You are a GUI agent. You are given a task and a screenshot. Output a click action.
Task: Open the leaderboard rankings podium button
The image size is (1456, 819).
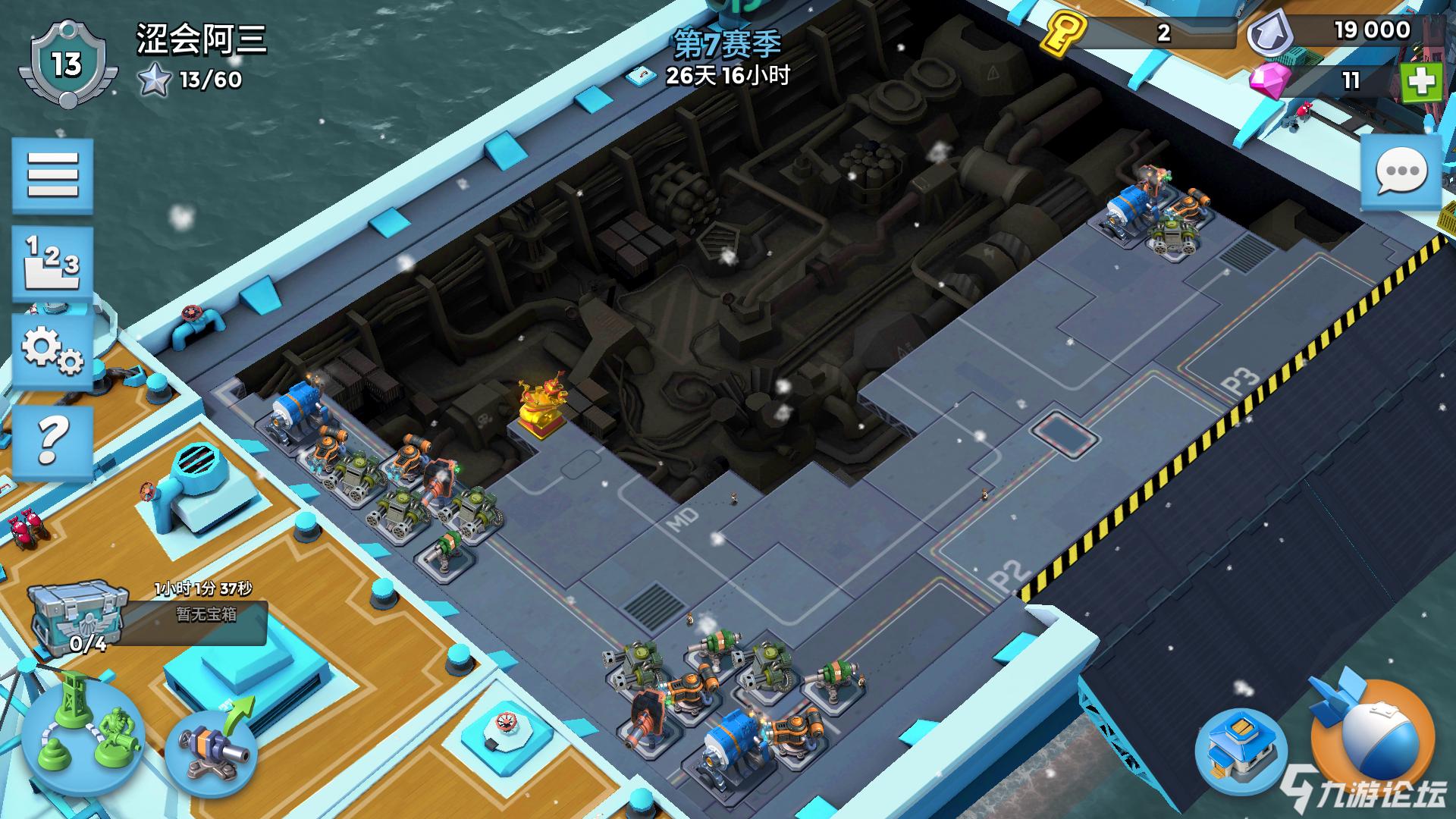(x=52, y=263)
